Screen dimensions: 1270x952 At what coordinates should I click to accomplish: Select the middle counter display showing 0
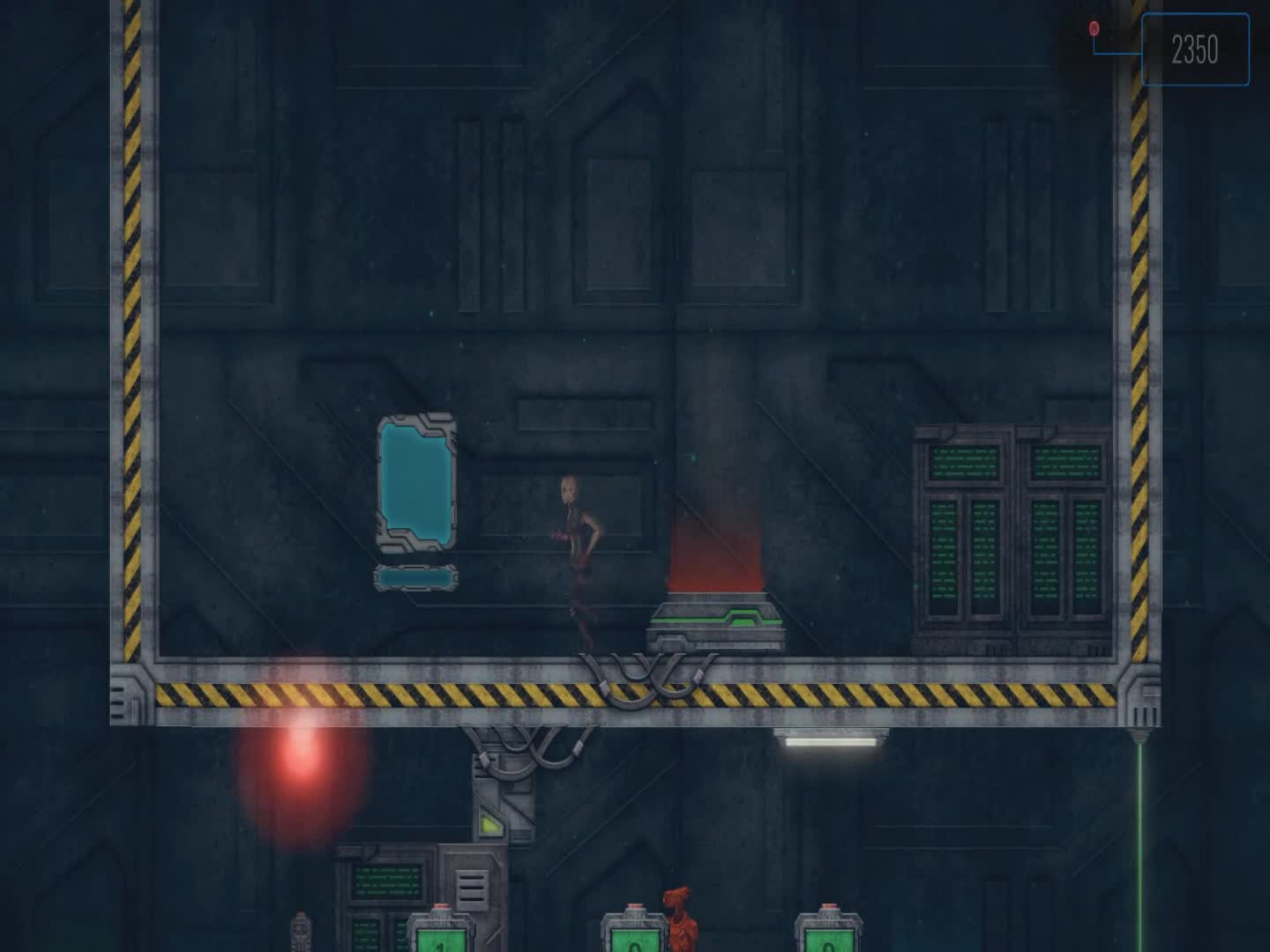click(x=633, y=939)
